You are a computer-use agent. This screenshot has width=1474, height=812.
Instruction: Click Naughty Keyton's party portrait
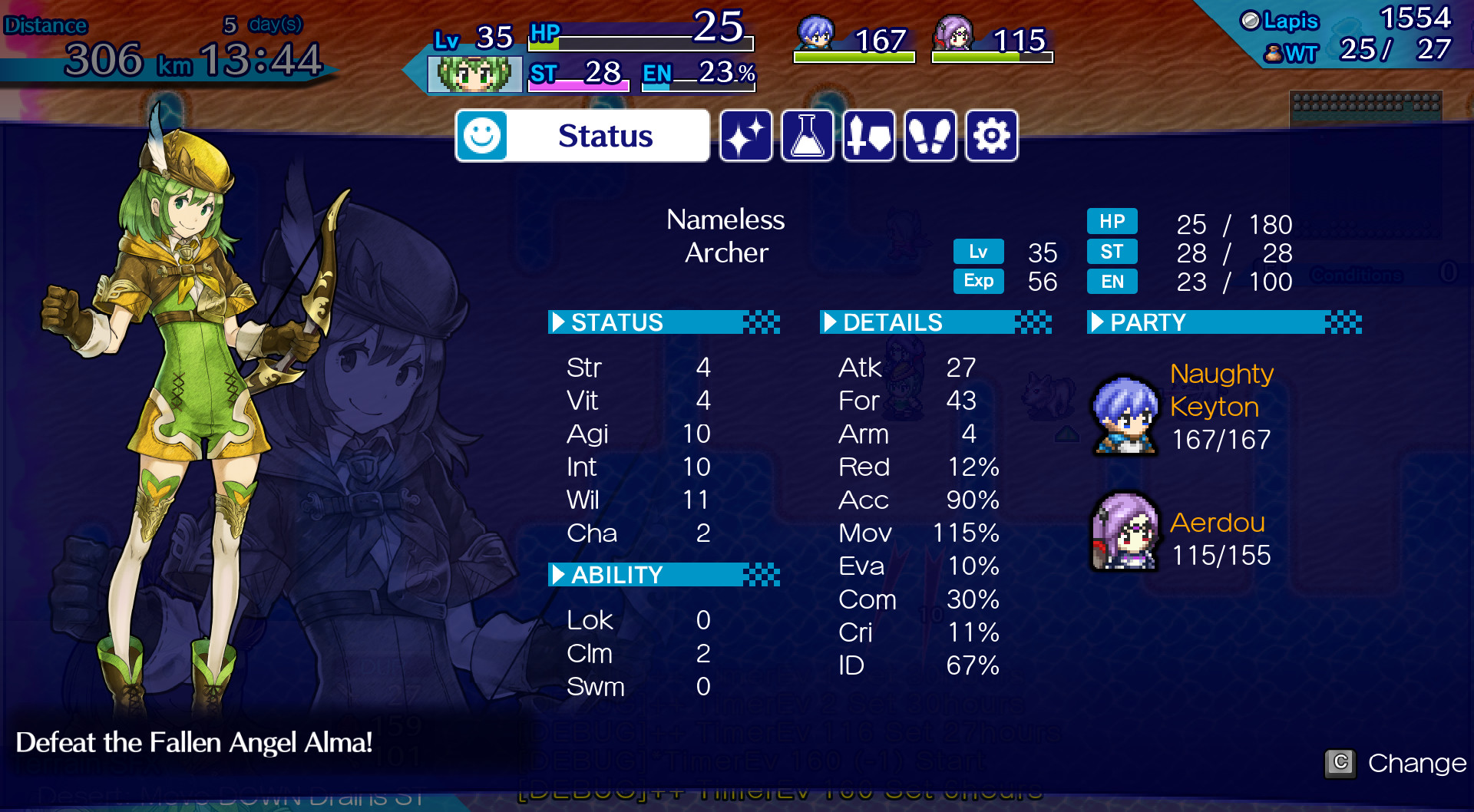tap(1125, 414)
